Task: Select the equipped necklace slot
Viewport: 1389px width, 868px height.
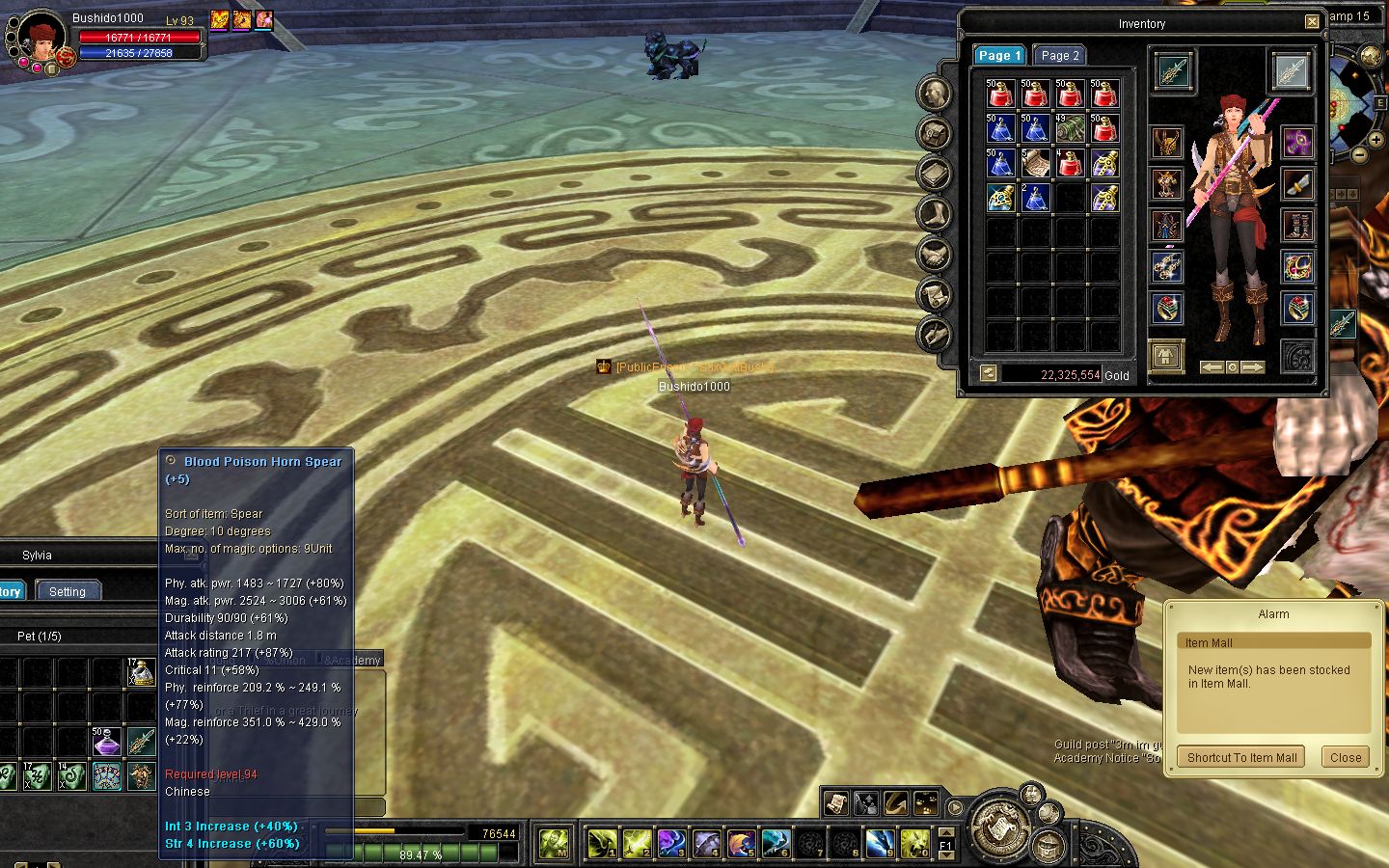Action: 1297,267
